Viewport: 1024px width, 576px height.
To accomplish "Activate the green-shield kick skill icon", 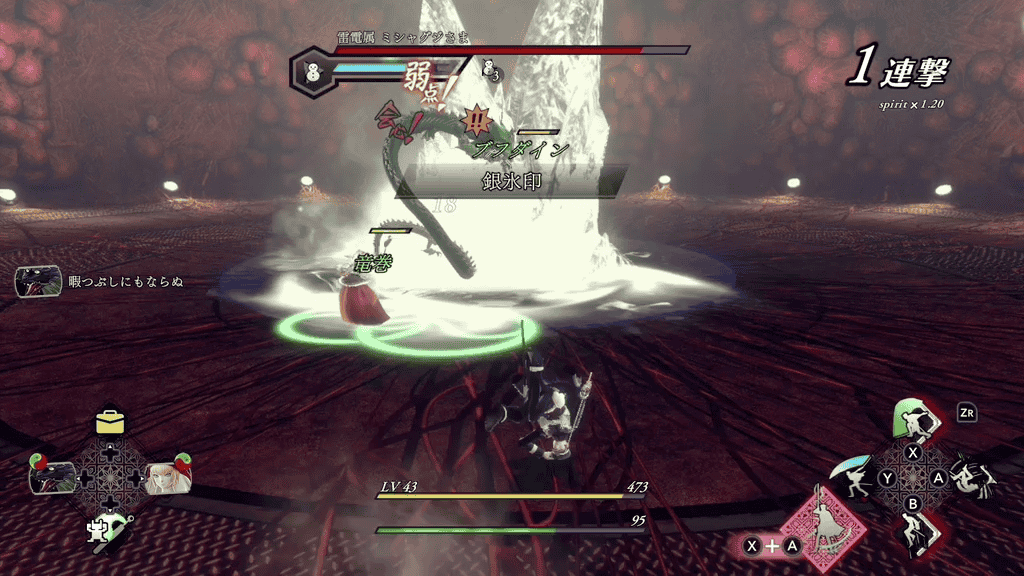I will click(x=913, y=419).
